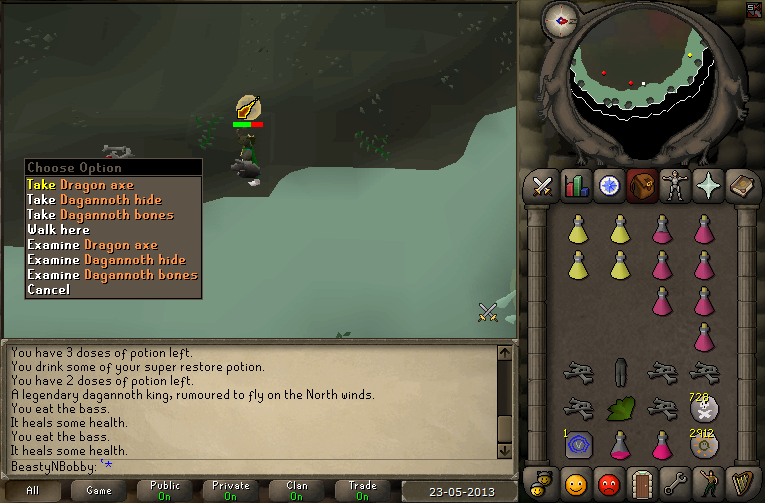Open the logout door tab
The height and width of the screenshot is (503, 765).
642,483
